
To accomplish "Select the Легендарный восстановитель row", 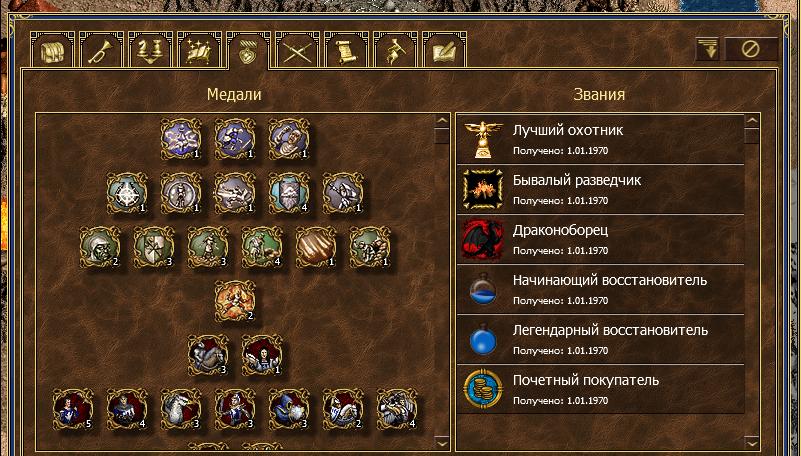I will (600, 339).
